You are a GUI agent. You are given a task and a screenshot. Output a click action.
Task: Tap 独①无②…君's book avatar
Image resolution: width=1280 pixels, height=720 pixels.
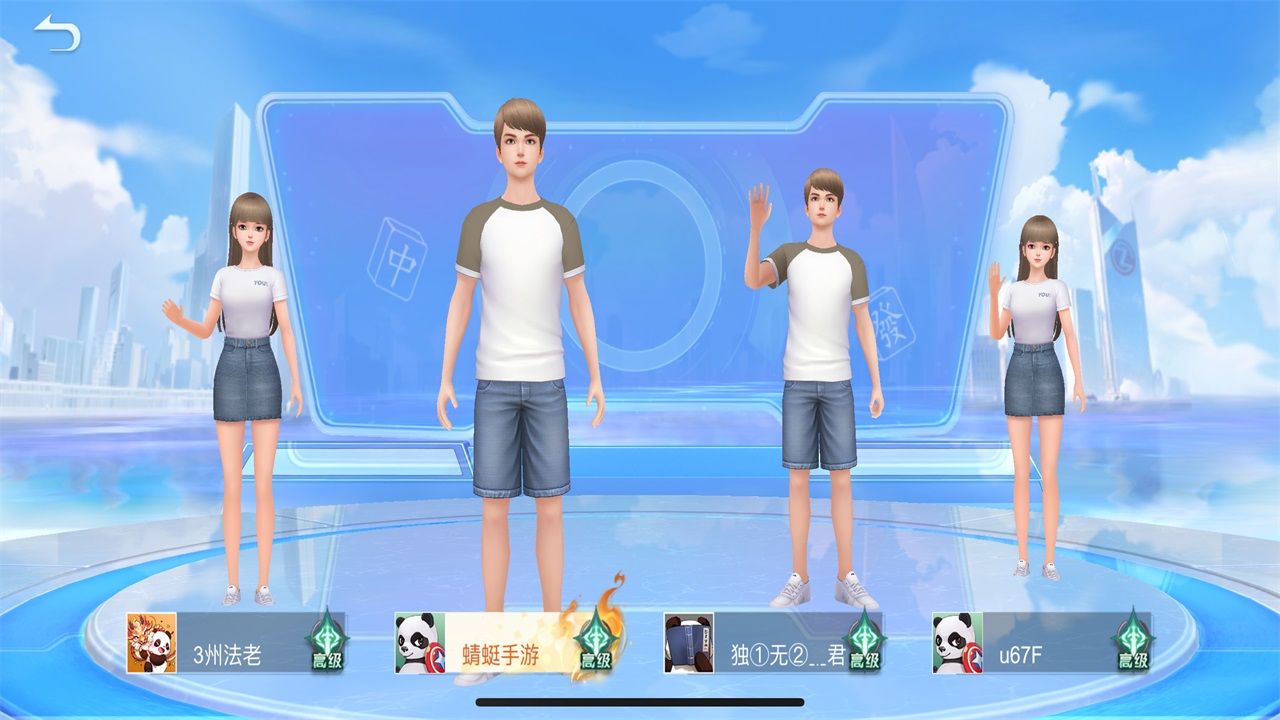689,643
